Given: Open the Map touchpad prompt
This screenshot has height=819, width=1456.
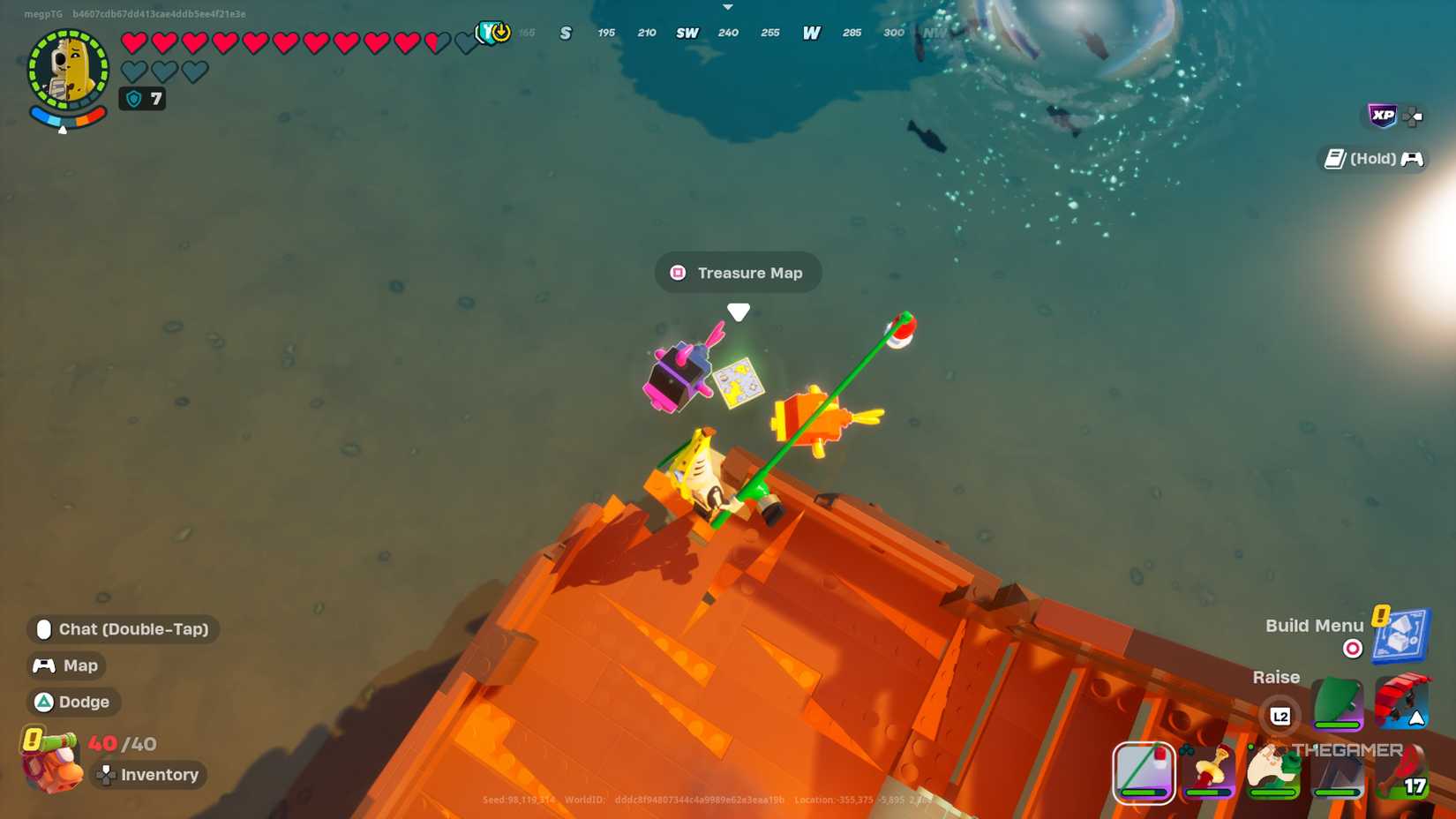Looking at the screenshot, I should 66,665.
